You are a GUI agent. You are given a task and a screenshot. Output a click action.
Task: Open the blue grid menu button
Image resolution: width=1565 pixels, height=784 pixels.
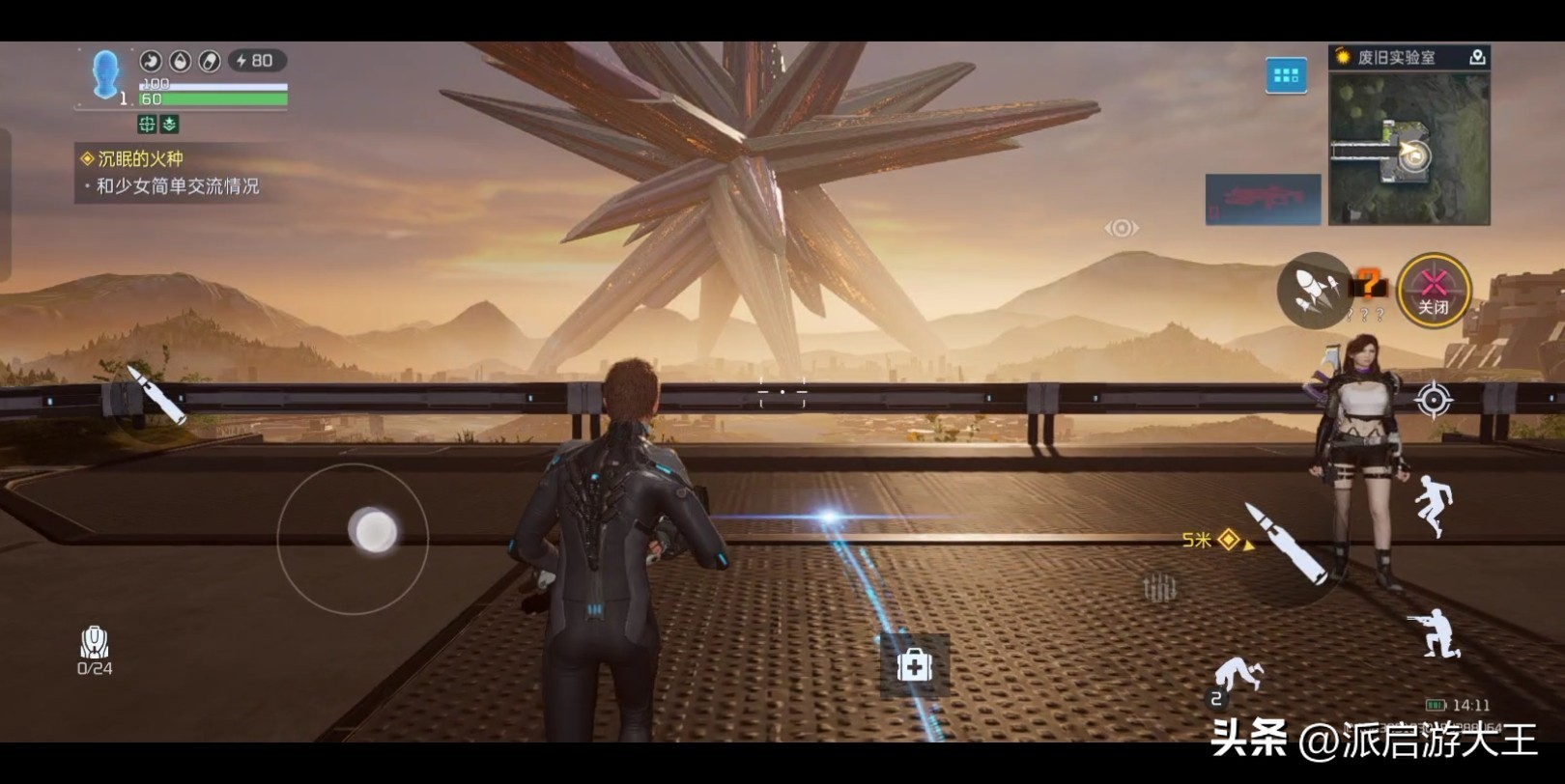tap(1286, 75)
